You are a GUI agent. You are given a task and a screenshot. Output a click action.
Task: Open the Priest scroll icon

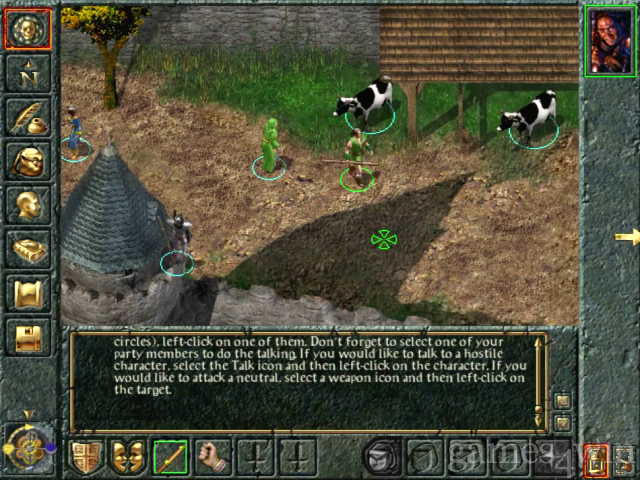coord(28,292)
